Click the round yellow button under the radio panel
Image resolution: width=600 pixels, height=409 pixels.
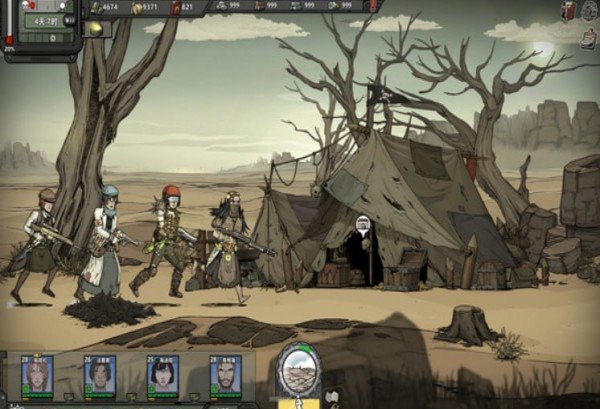(95, 29)
